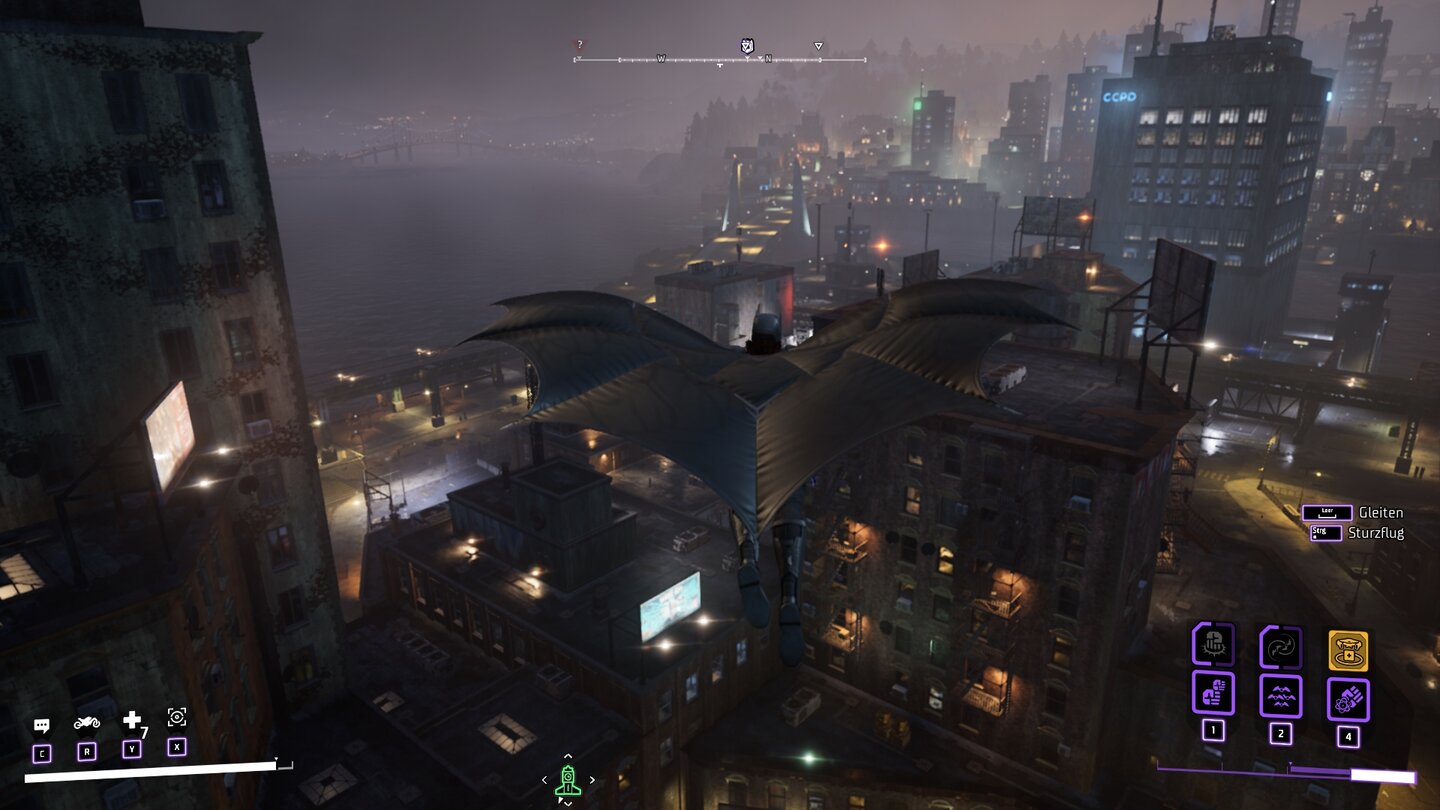Activate the atom fist ability icon

1348,699
